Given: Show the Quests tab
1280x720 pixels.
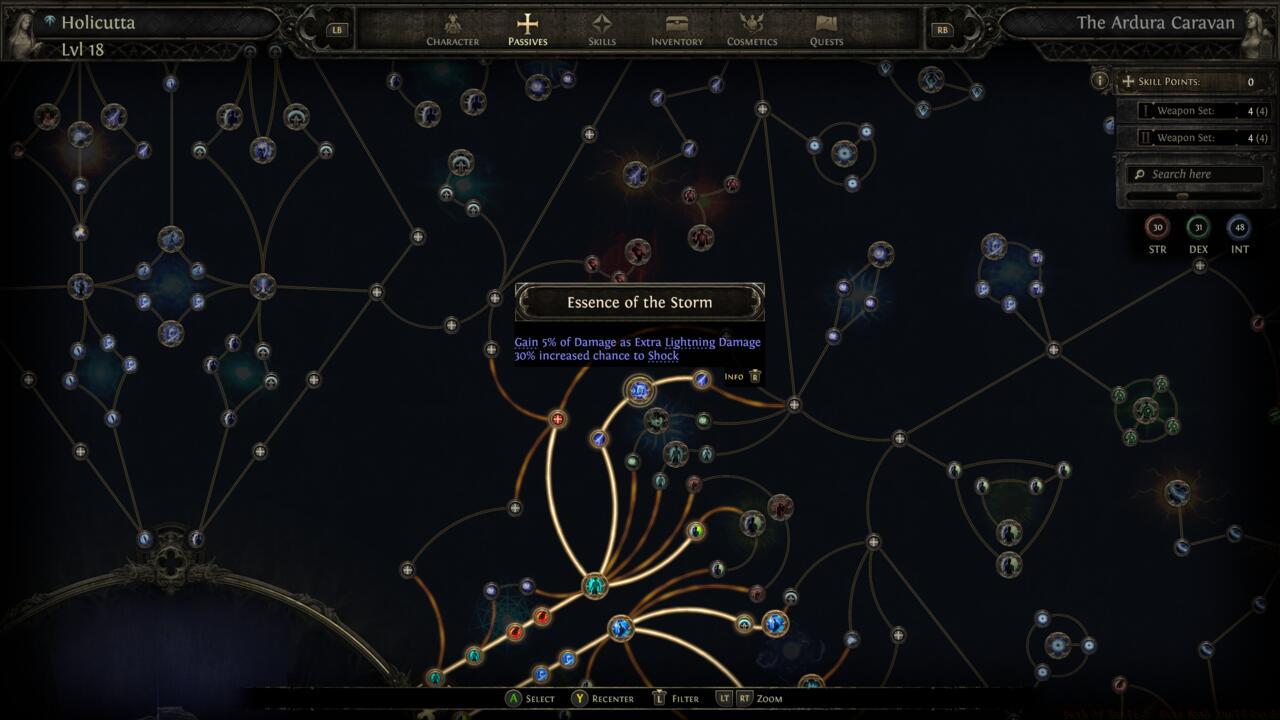Looking at the screenshot, I should click(x=826, y=30).
